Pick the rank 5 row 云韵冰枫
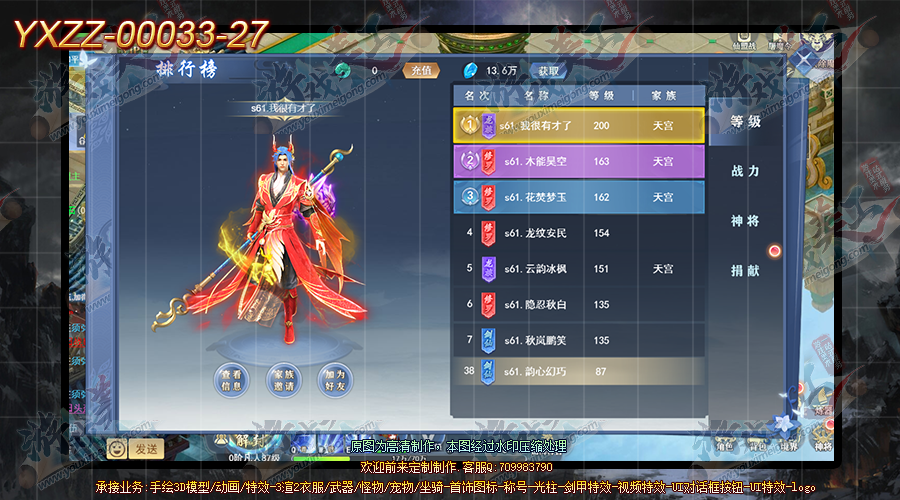 579,269
